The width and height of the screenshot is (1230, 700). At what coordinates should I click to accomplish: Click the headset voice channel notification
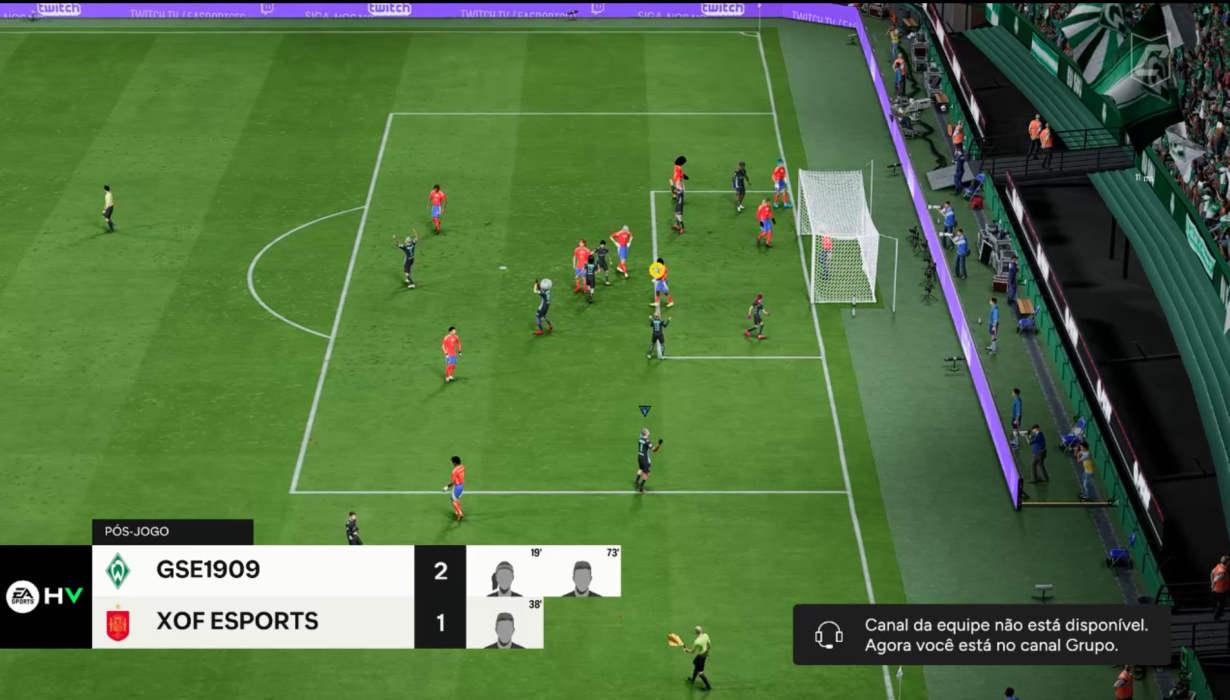pos(981,635)
